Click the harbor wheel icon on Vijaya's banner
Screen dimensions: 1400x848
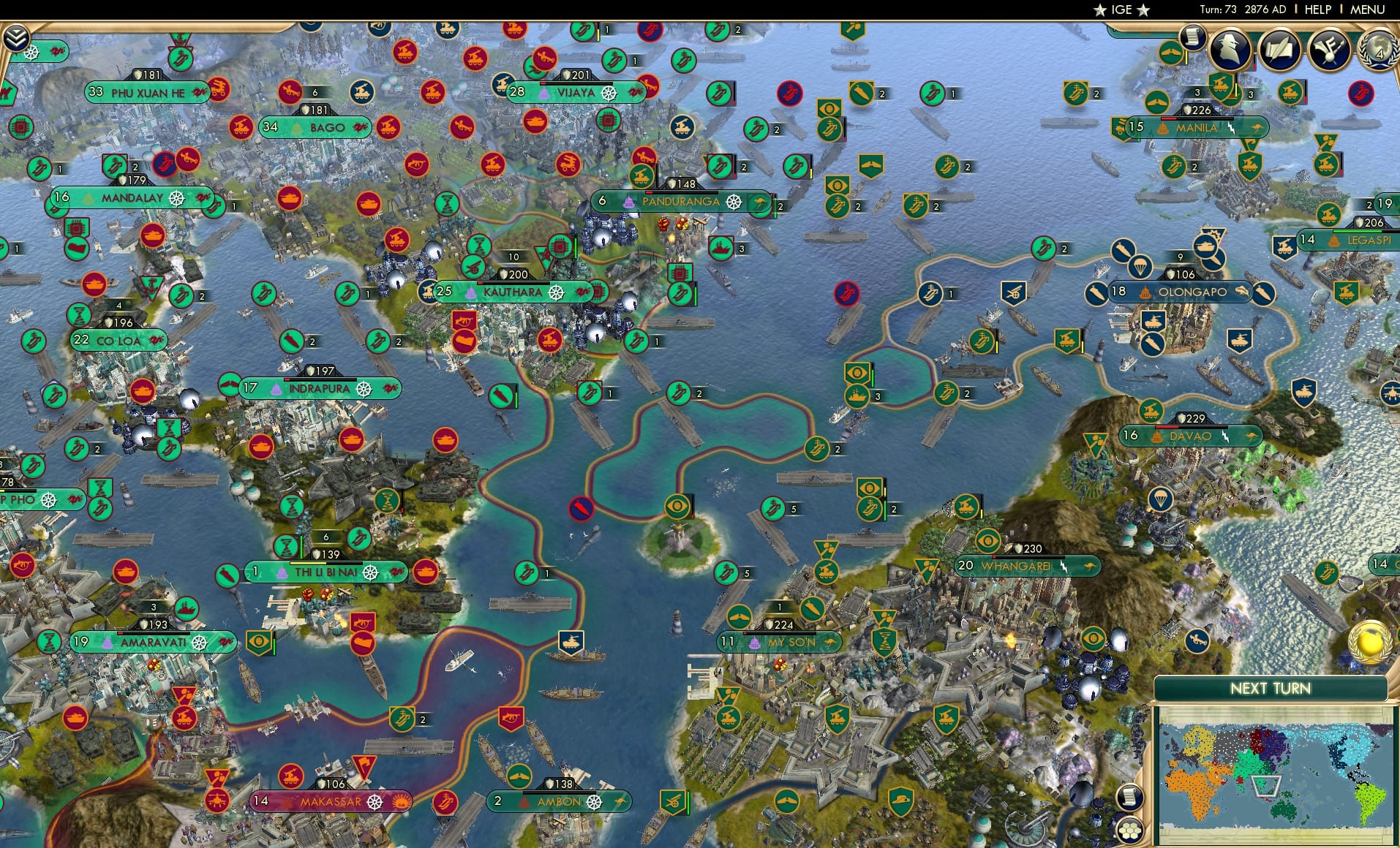[x=608, y=94]
